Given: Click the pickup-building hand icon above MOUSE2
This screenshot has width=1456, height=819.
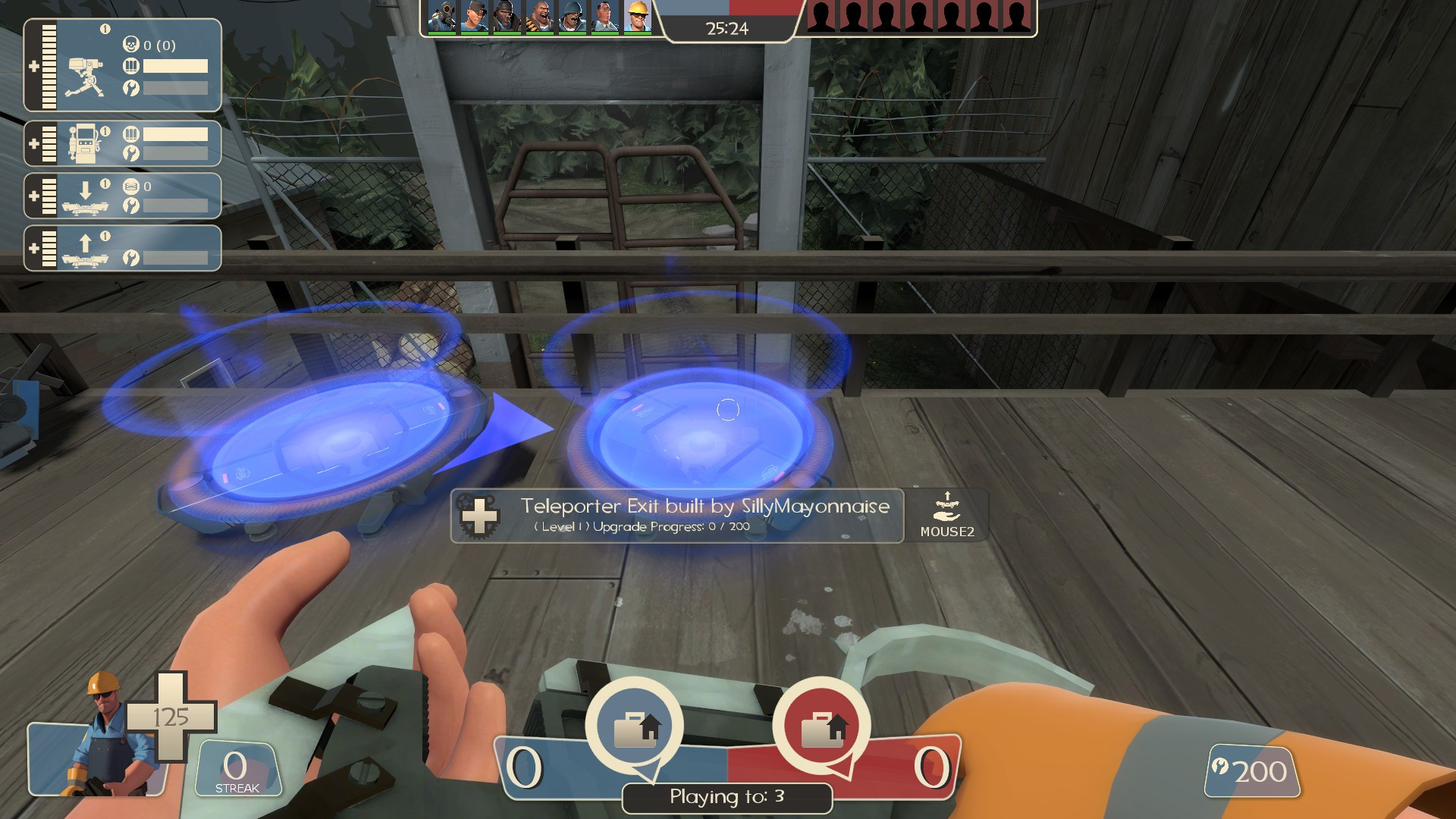Looking at the screenshot, I should tap(947, 503).
